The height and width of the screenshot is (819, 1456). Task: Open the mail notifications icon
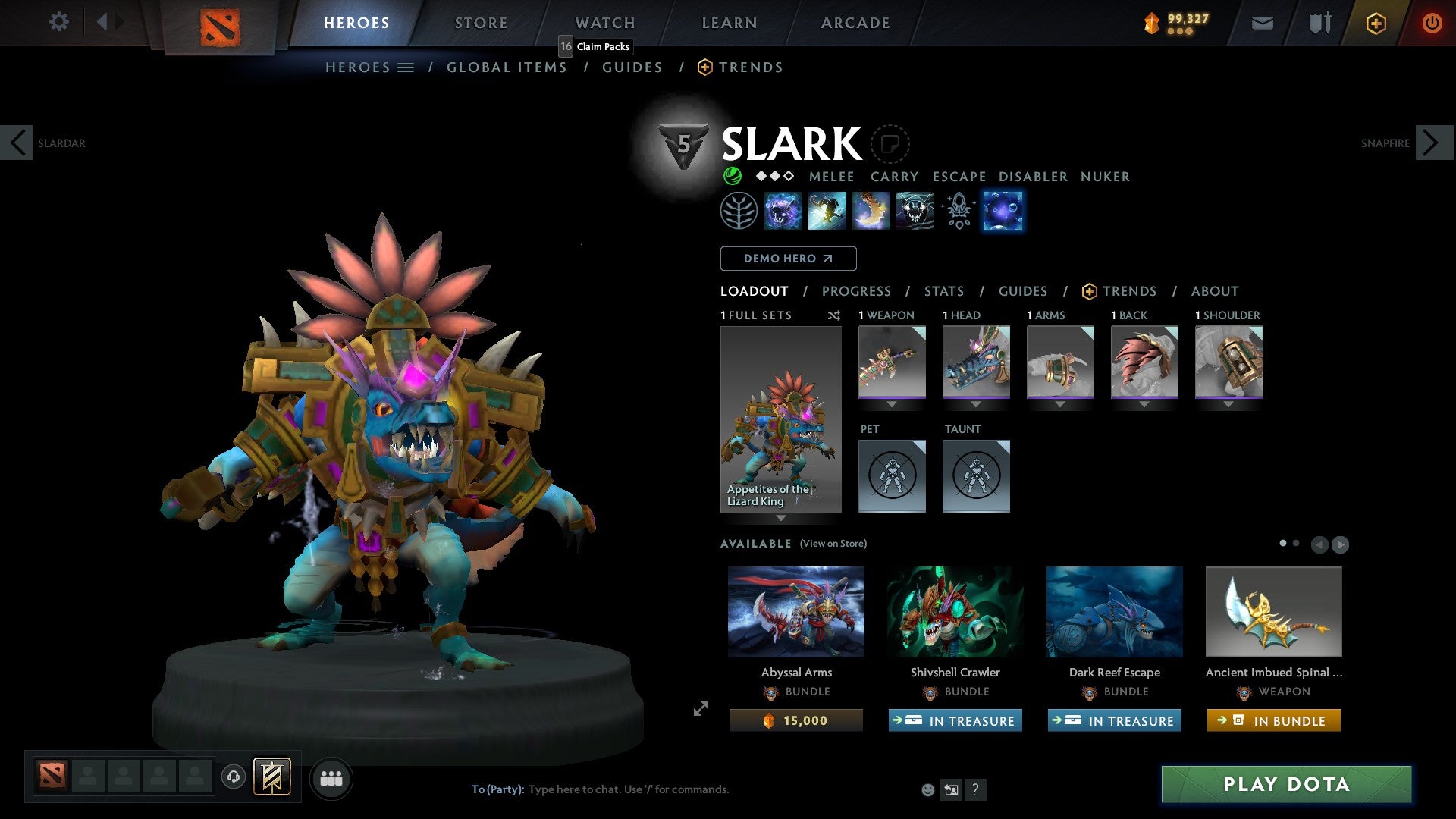pos(1262,23)
